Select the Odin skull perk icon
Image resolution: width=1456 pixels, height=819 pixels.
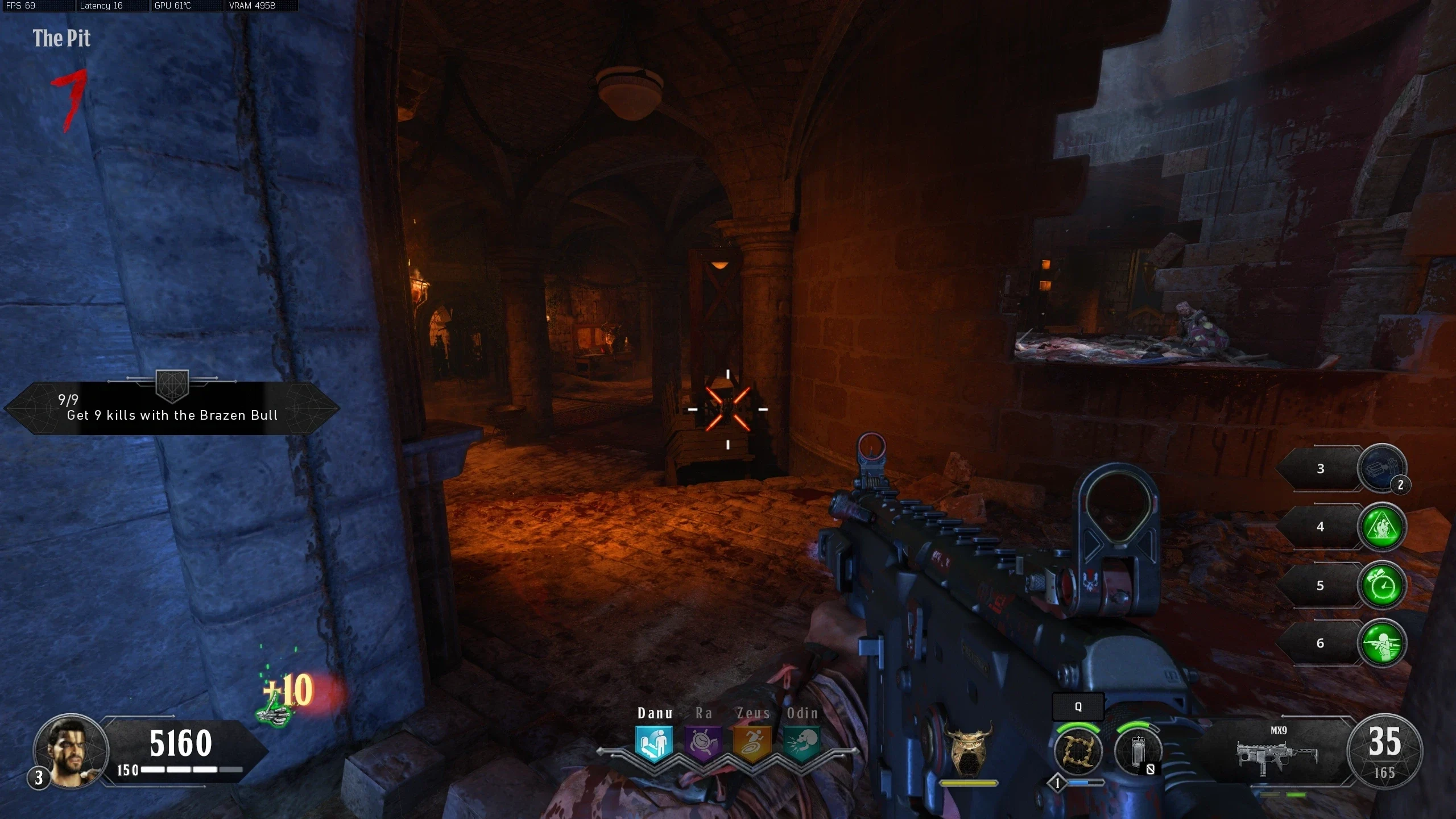(x=803, y=743)
